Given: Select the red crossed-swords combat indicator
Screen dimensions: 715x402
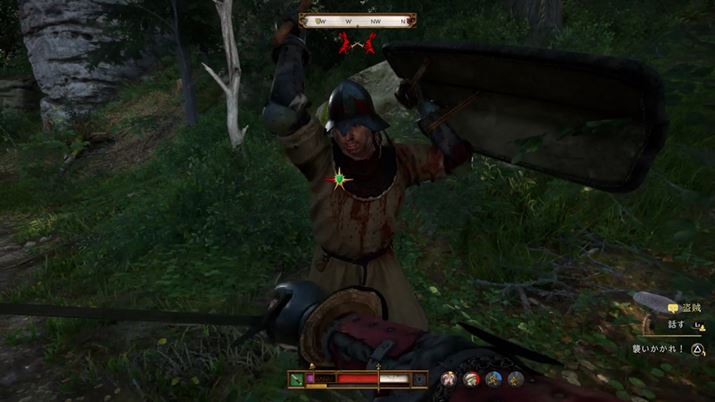Looking at the screenshot, I should pos(358,43).
